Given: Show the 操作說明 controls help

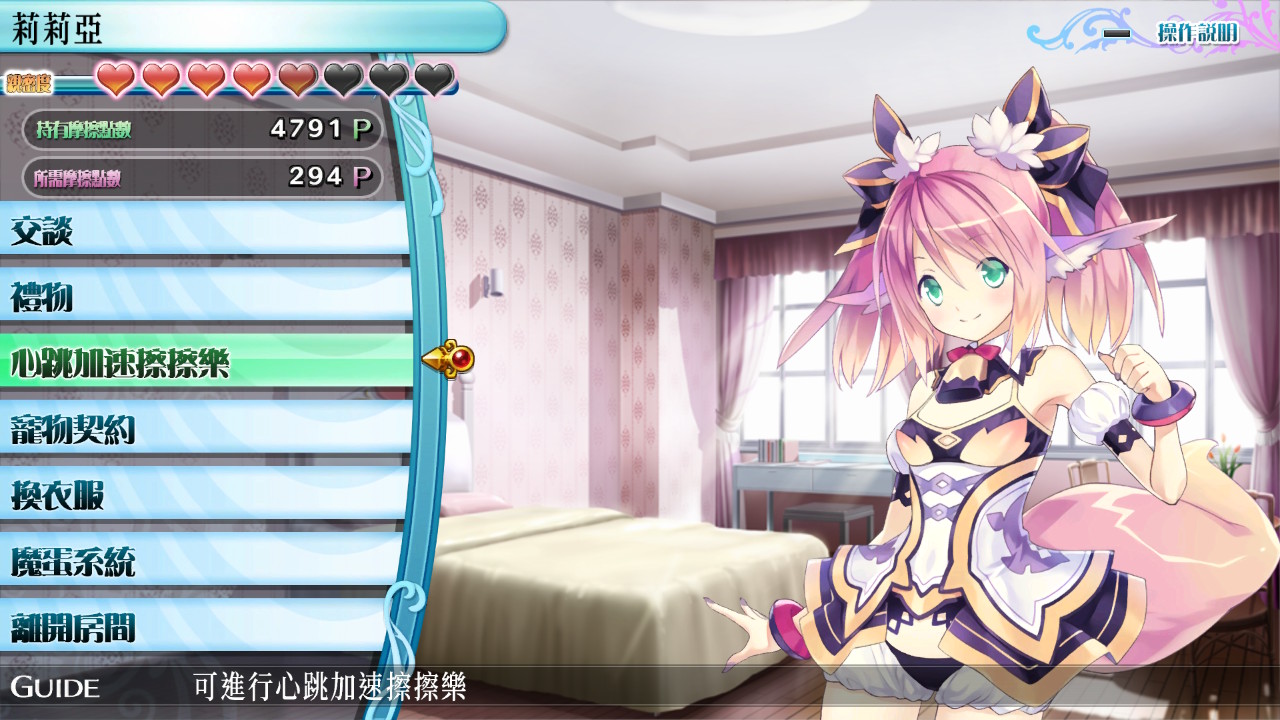Looking at the screenshot, I should tap(1196, 33).
